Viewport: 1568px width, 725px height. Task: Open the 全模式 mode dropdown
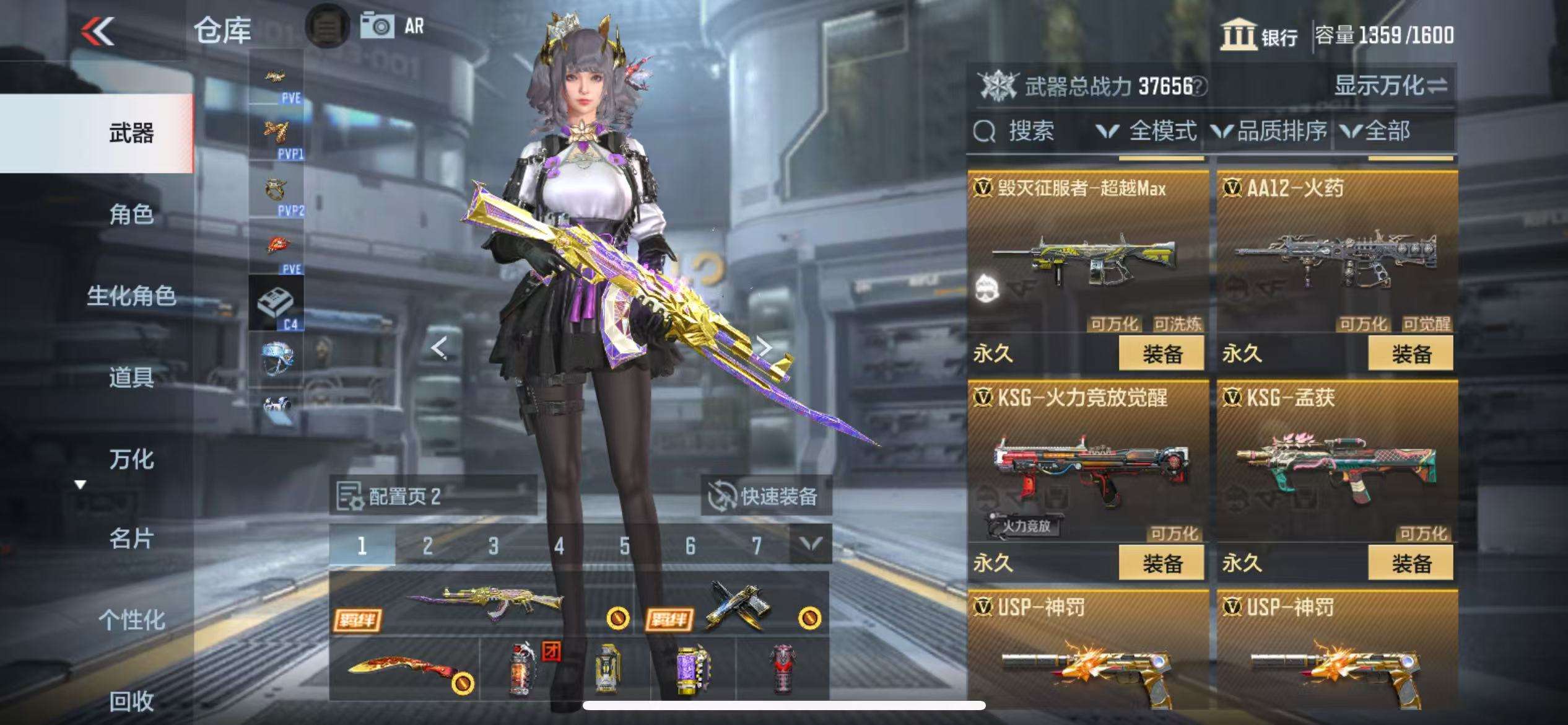[x=1147, y=131]
